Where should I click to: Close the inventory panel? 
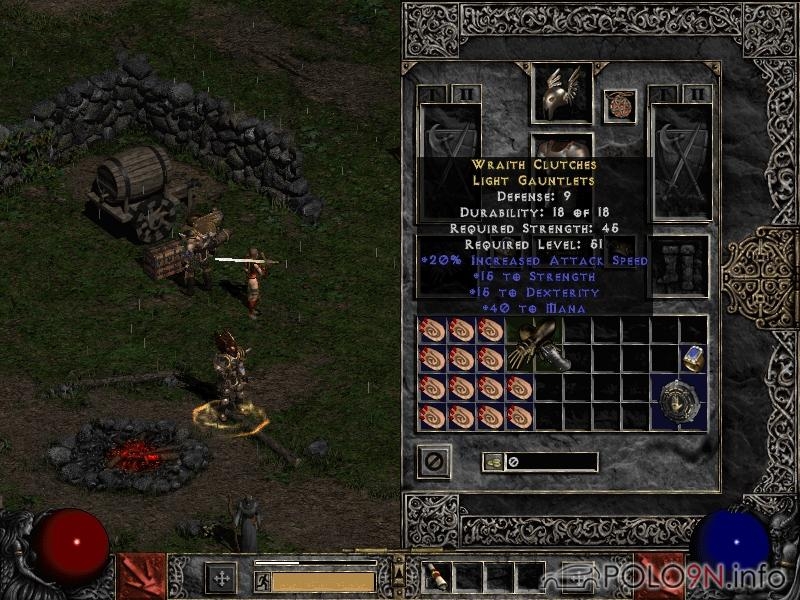(x=434, y=461)
